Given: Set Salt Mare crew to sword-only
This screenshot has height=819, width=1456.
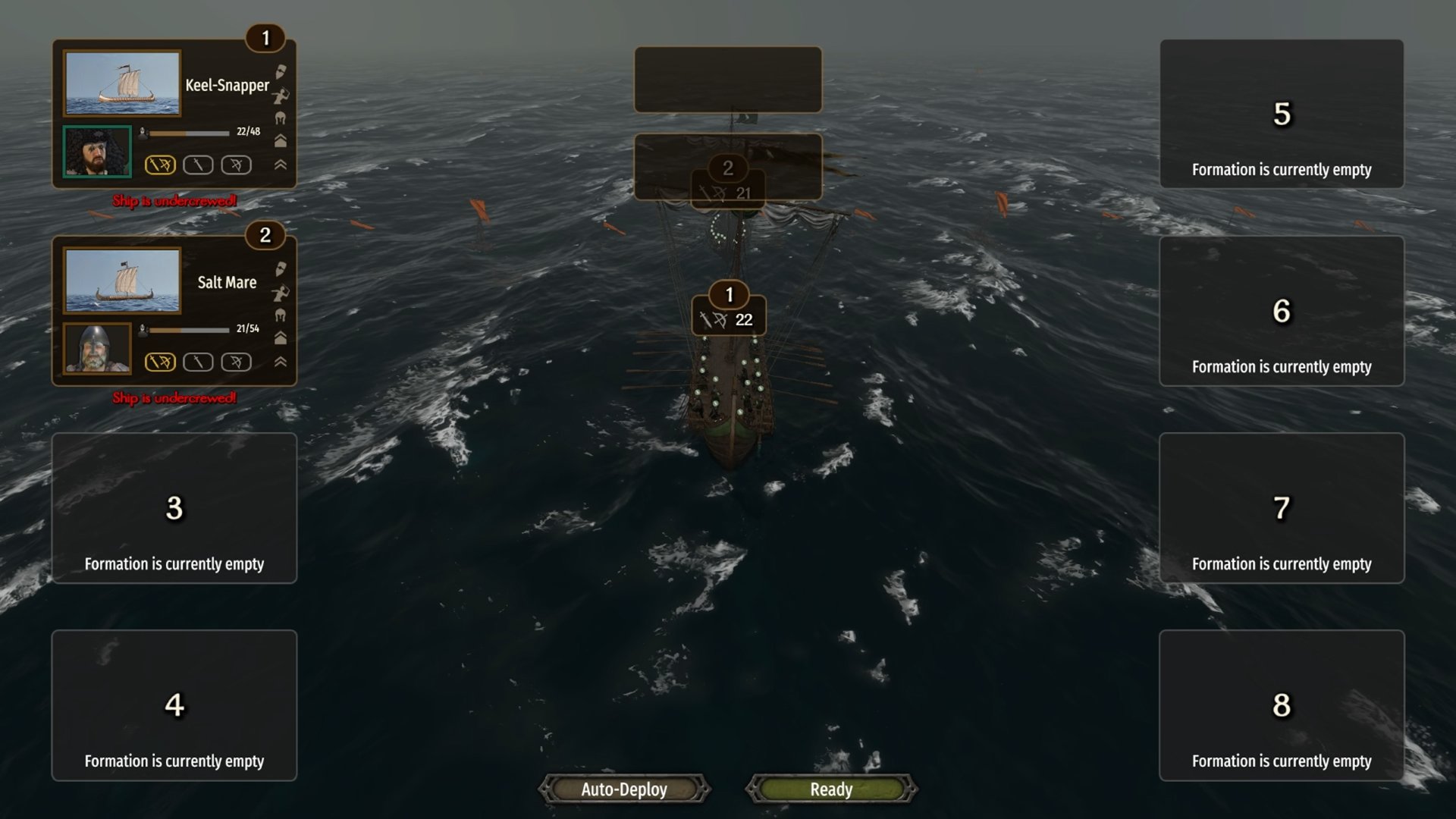Looking at the screenshot, I should coord(198,362).
